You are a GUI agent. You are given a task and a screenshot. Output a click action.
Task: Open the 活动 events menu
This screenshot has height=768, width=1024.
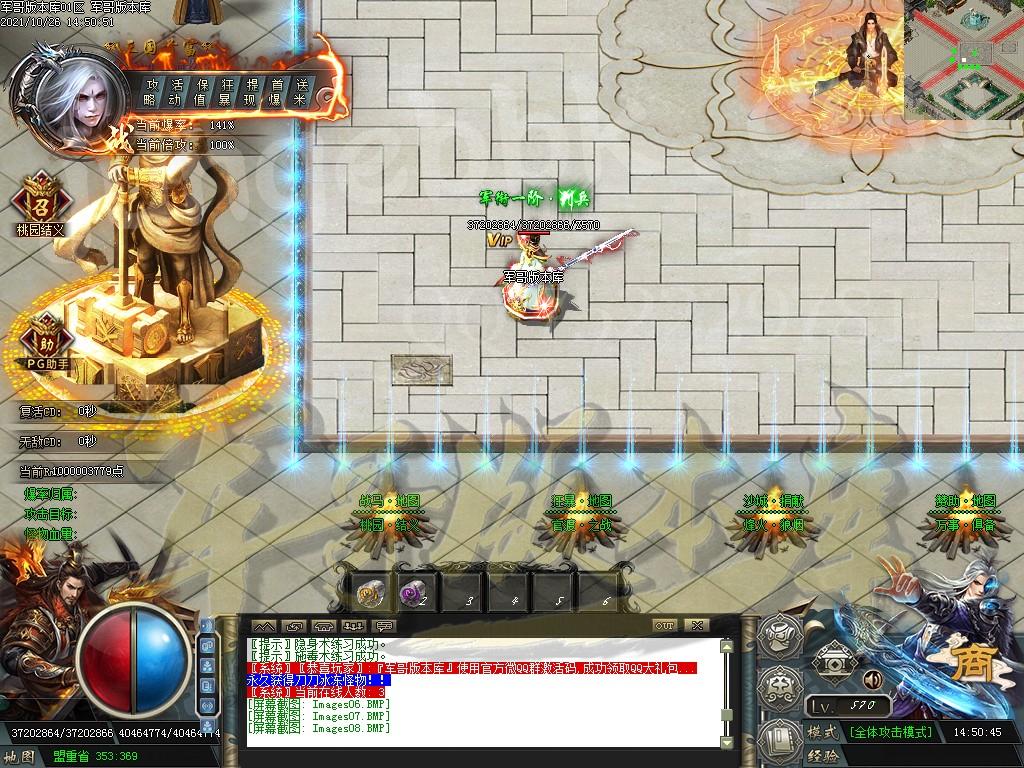point(177,92)
